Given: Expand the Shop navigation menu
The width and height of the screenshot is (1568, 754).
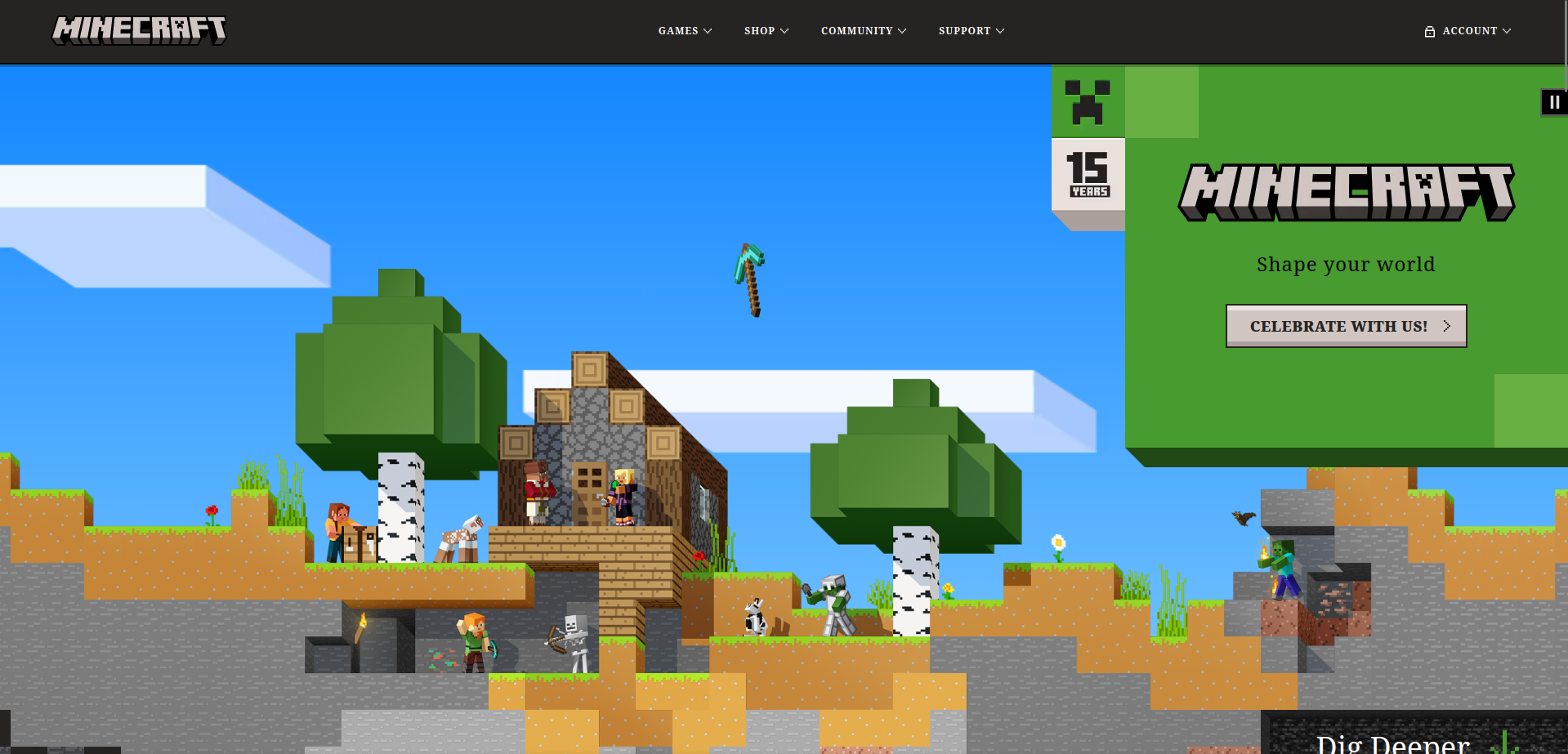Looking at the screenshot, I should pyautogui.click(x=766, y=31).
